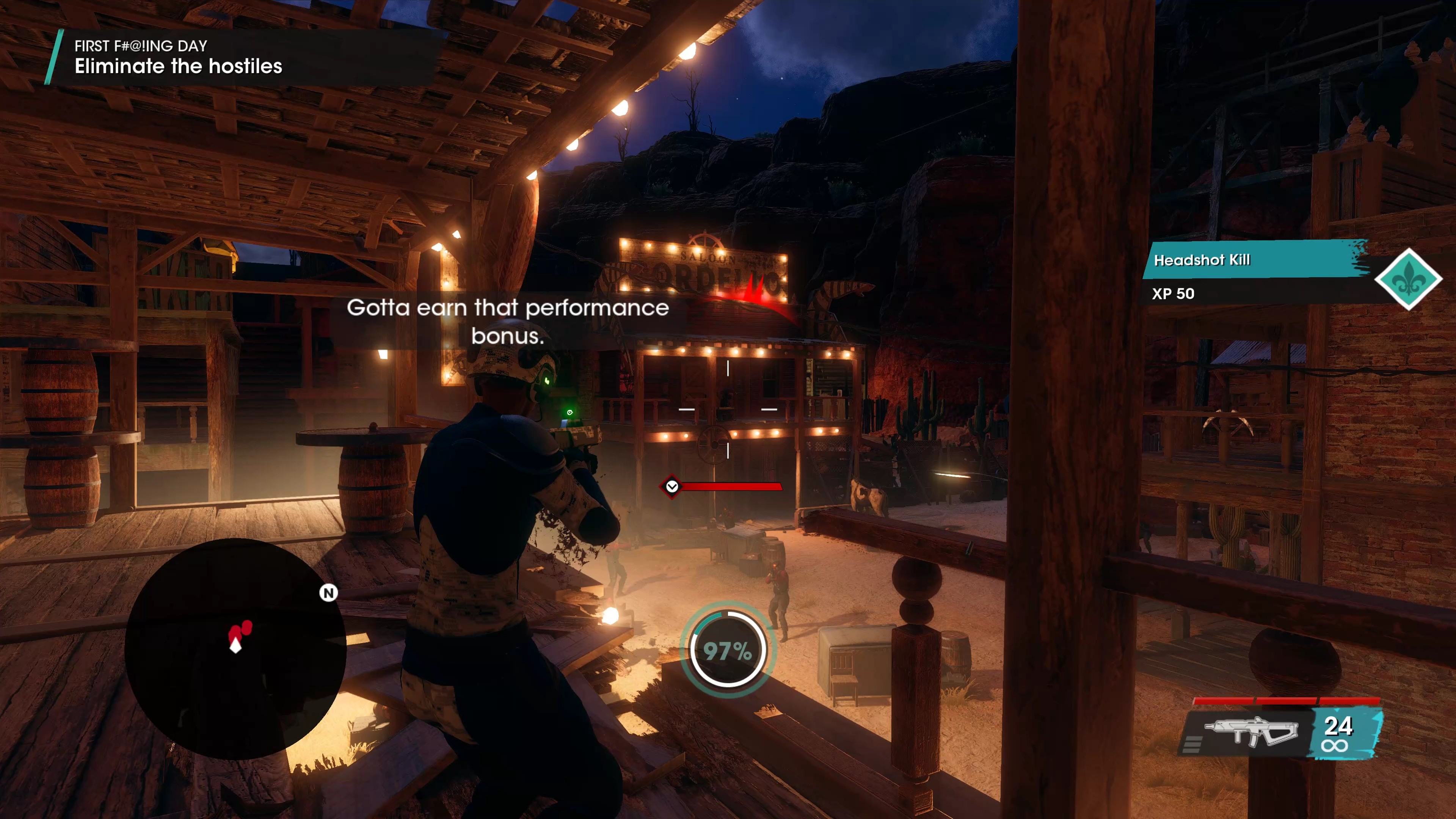This screenshot has width=1456, height=819.
Task: Click the enemy skull marker icon
Action: pos(672,486)
